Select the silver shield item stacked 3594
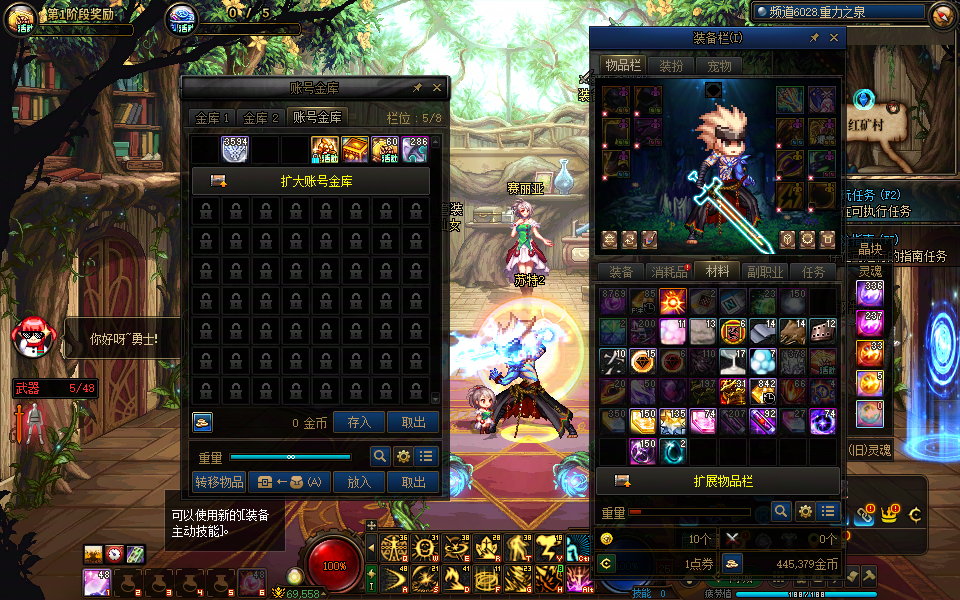This screenshot has height=600, width=960. tap(235, 150)
